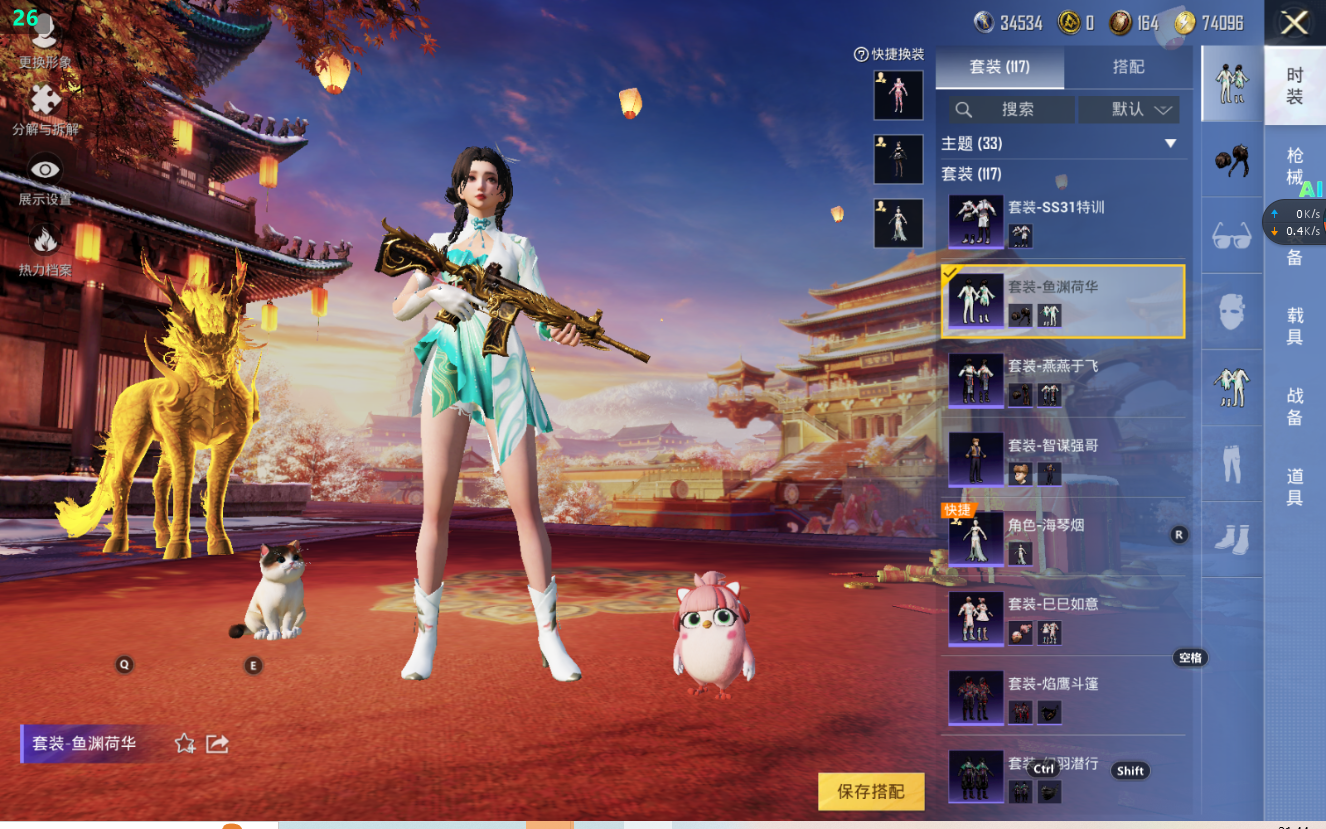
Task: Switch to the 载具 tab
Action: point(1294,326)
